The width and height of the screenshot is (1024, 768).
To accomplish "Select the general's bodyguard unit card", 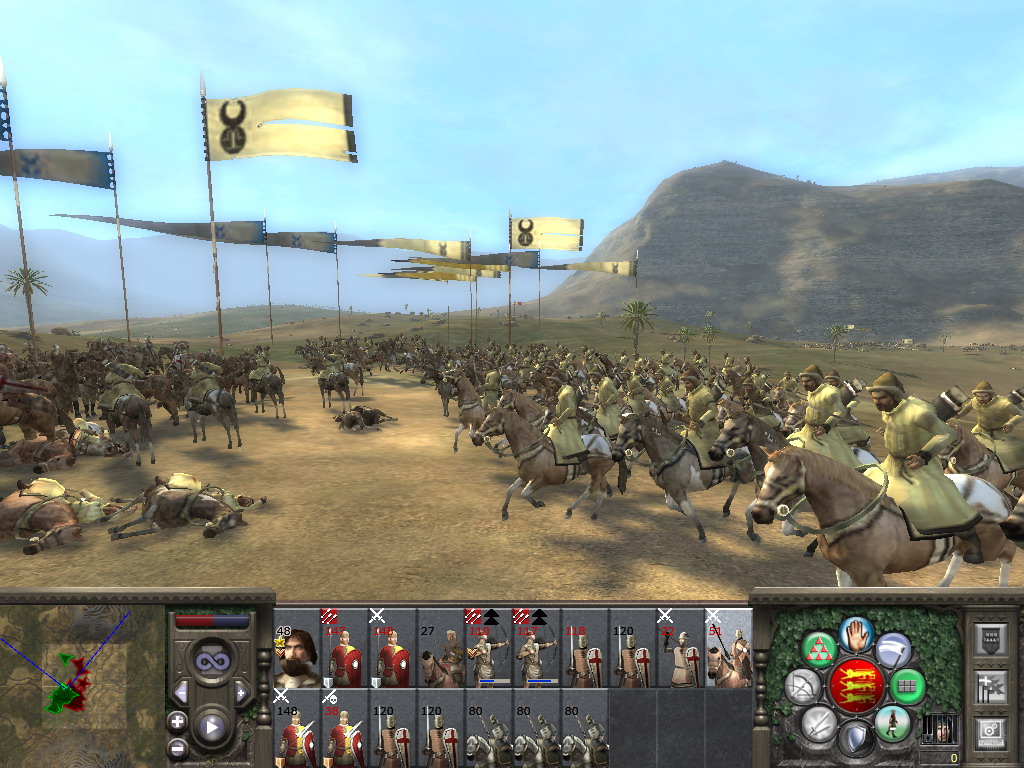I will point(297,656).
